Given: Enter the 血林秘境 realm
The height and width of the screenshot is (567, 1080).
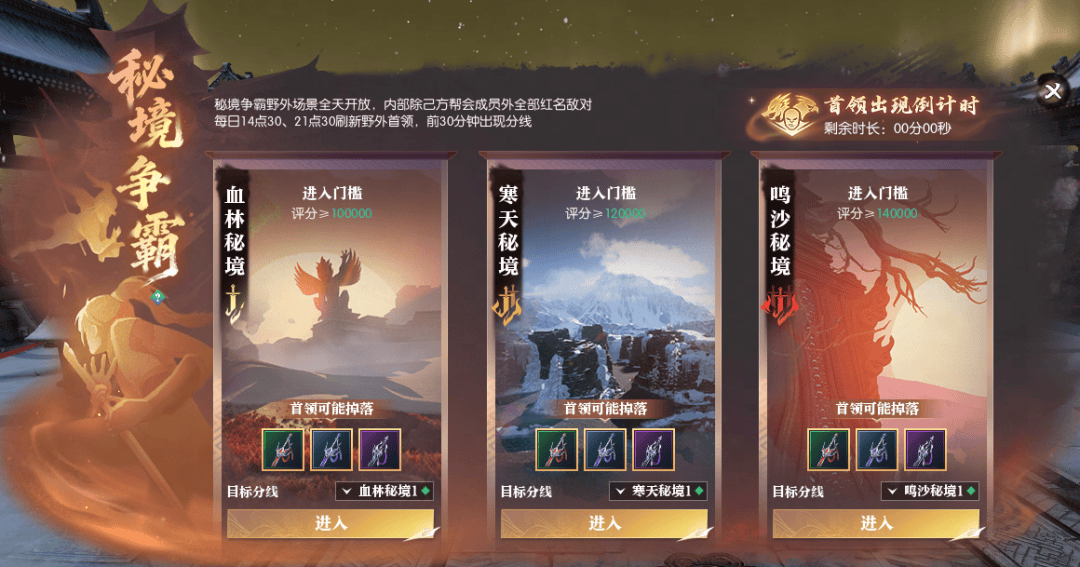Looking at the screenshot, I should (x=330, y=523).
